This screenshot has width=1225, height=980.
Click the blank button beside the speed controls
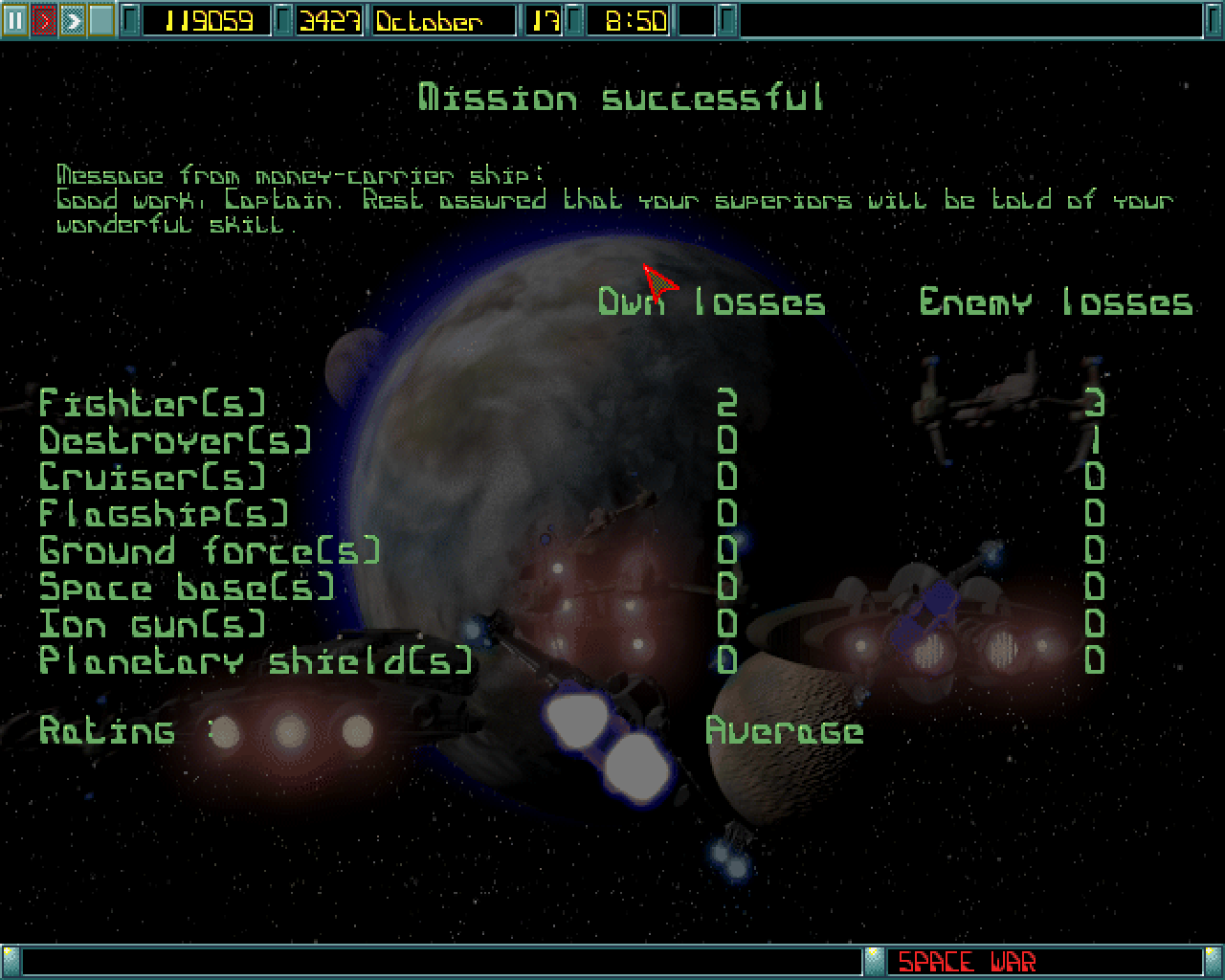click(101, 20)
